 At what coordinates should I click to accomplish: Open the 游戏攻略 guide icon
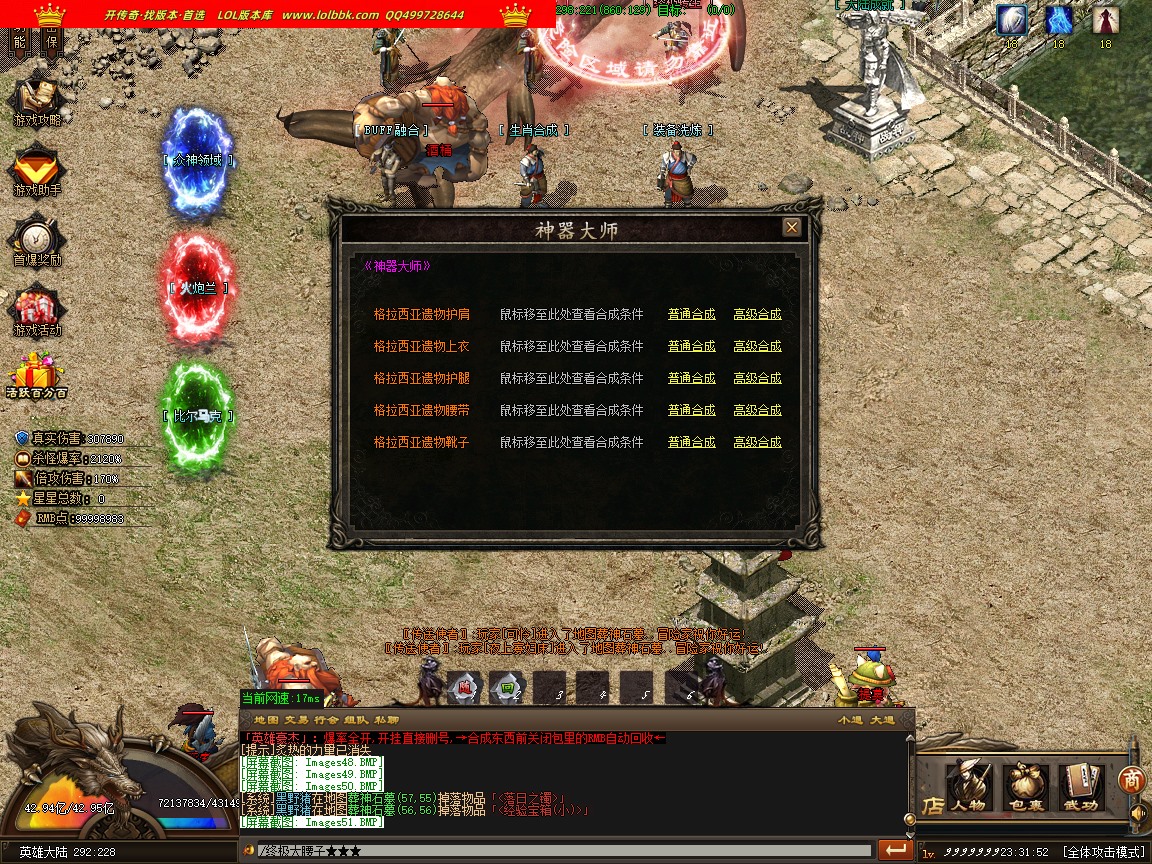(x=37, y=100)
